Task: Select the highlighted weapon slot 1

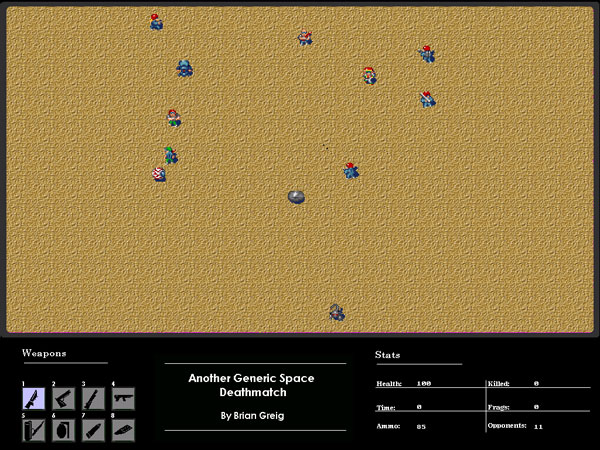Action: click(x=34, y=399)
